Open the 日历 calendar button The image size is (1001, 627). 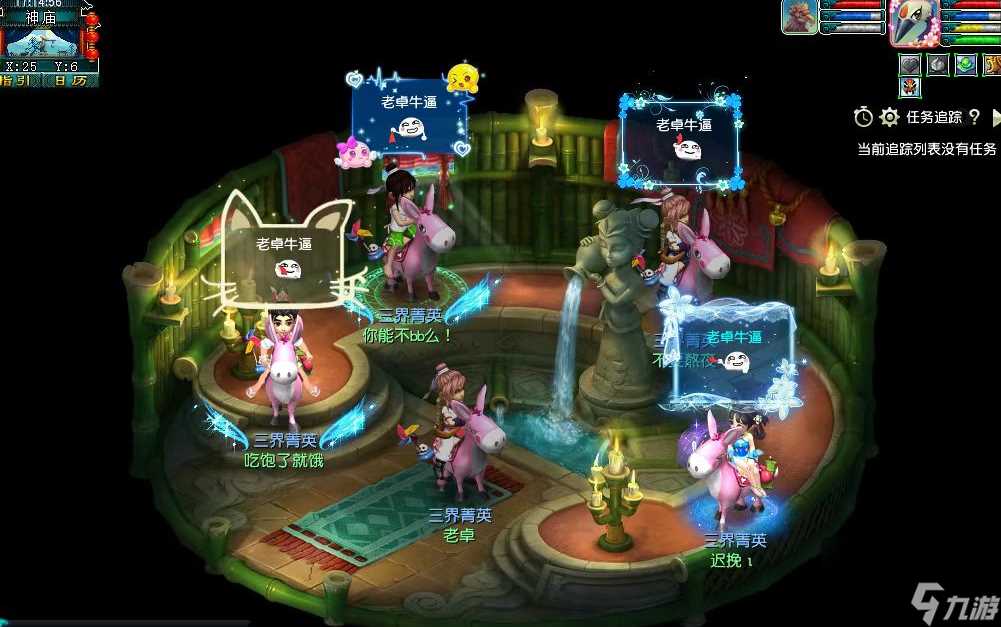click(70, 80)
